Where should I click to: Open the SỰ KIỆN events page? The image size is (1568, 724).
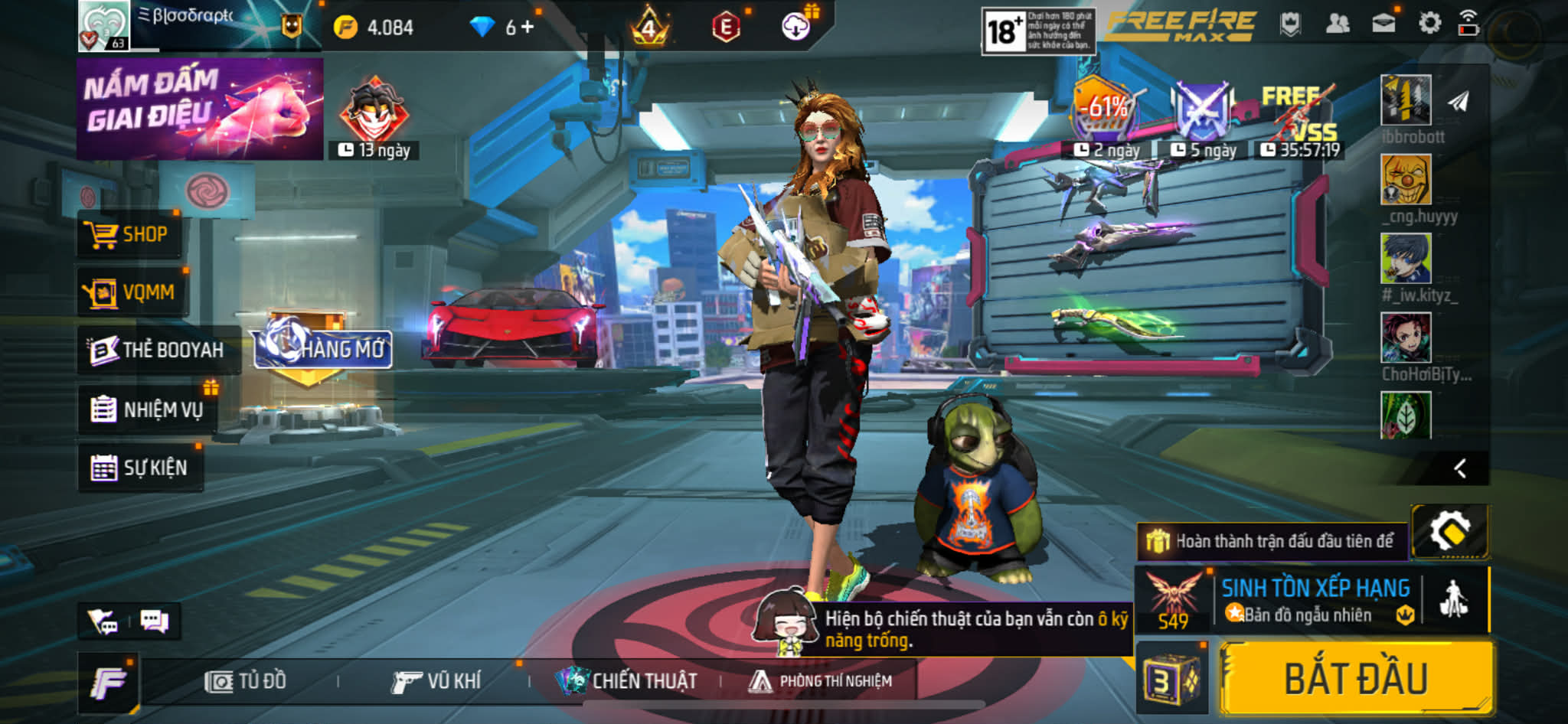[x=140, y=468]
